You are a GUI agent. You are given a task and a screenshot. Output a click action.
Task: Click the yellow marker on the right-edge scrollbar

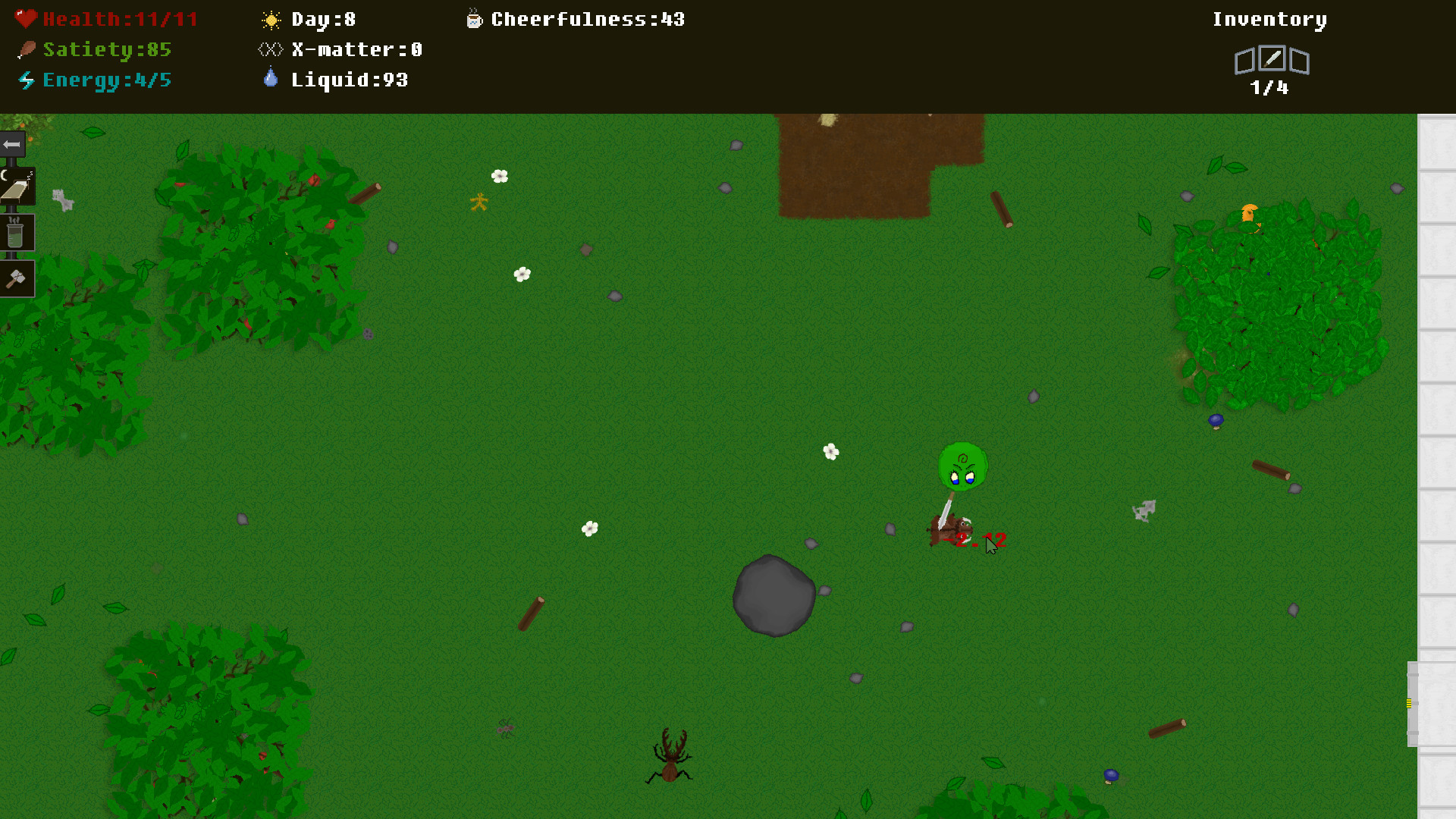pyautogui.click(x=1408, y=704)
